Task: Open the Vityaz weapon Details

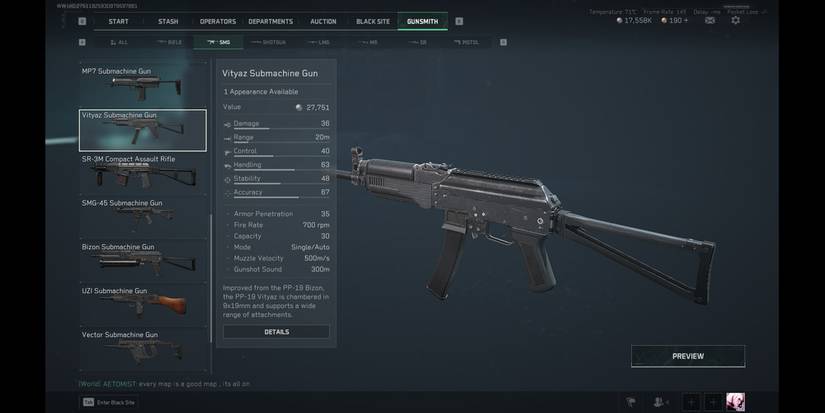Action: 276,332
